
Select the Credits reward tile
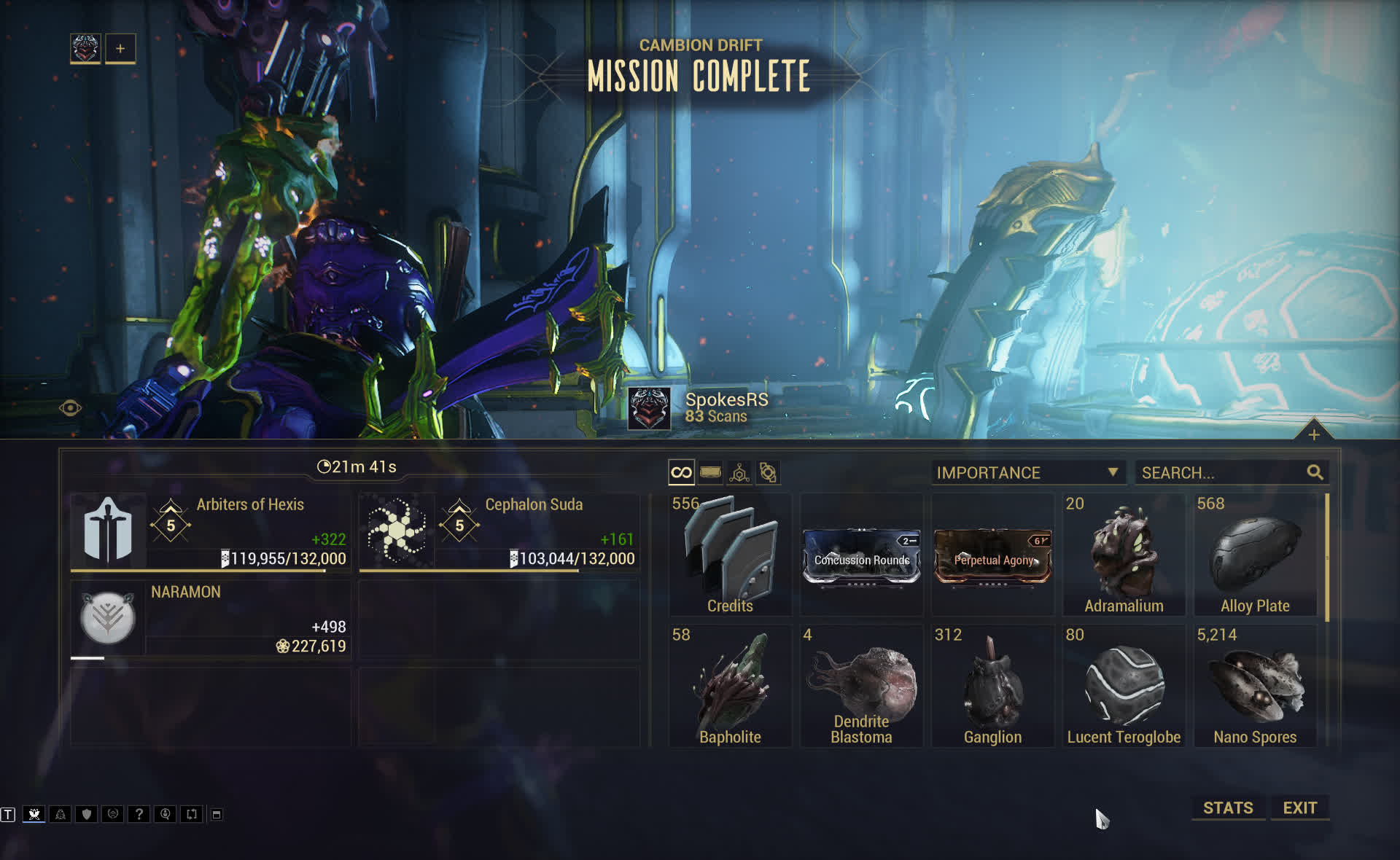(730, 555)
